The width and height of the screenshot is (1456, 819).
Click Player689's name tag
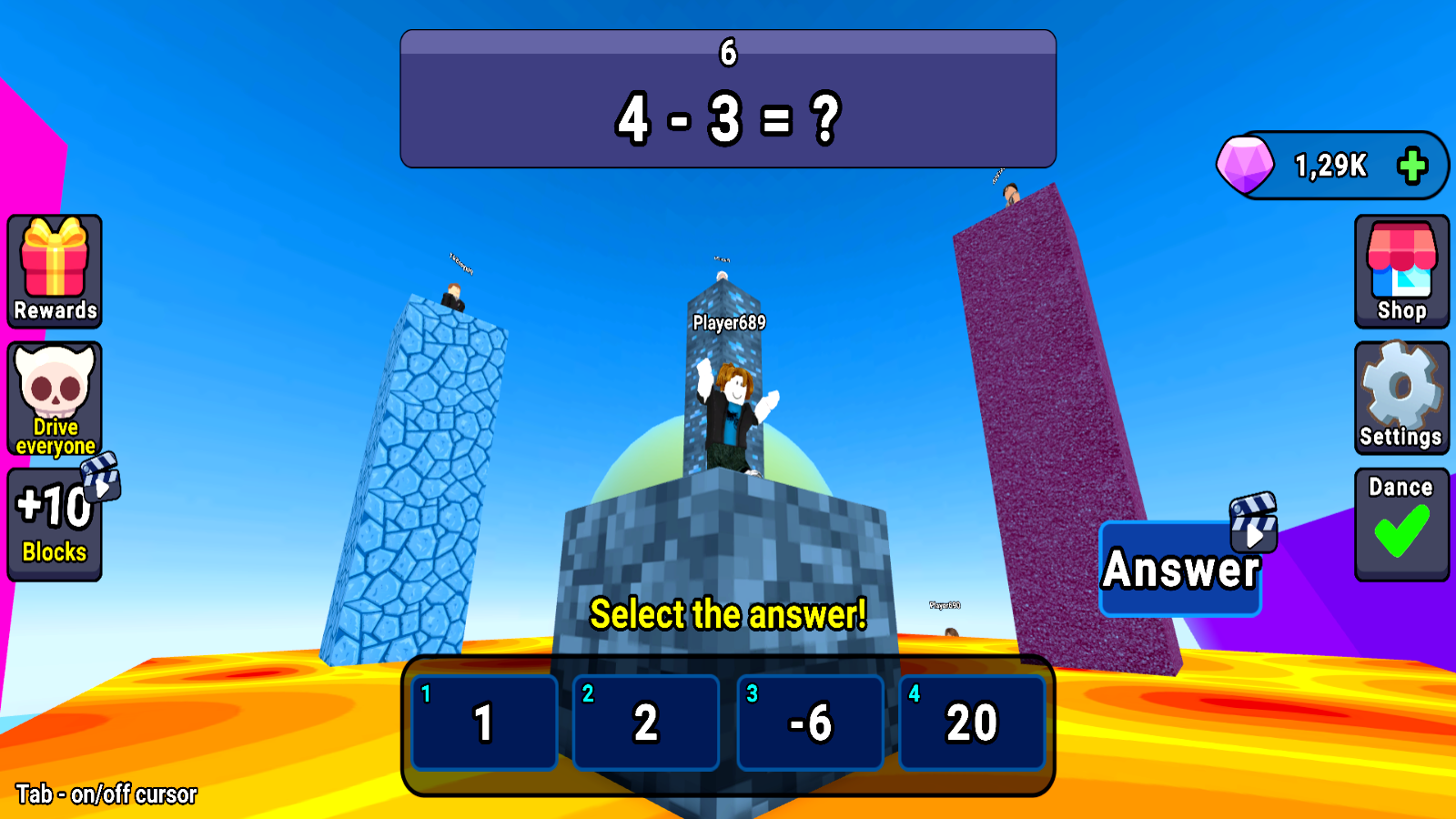[727, 320]
